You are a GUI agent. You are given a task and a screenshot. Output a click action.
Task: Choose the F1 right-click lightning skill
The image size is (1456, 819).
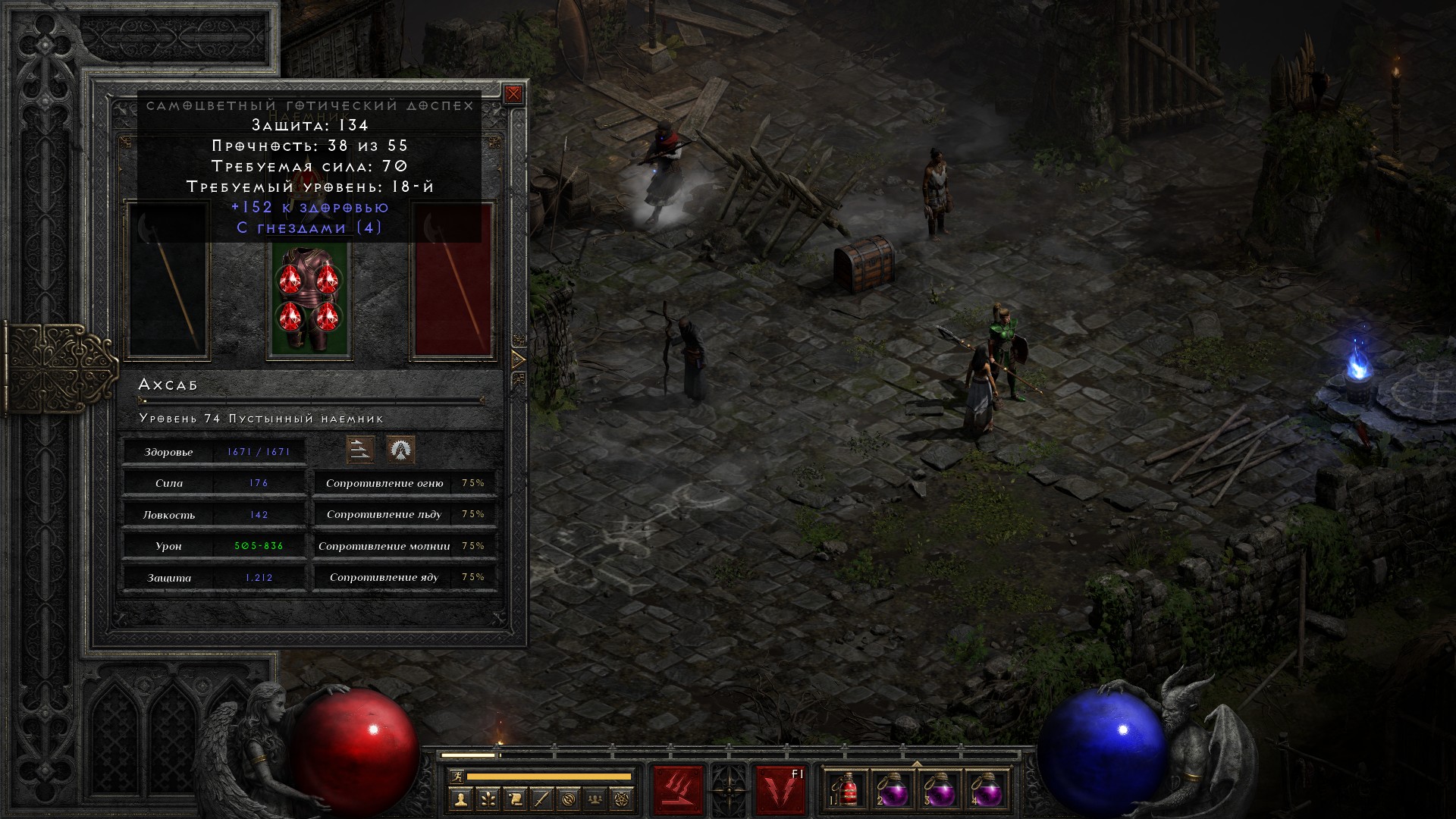[x=780, y=791]
